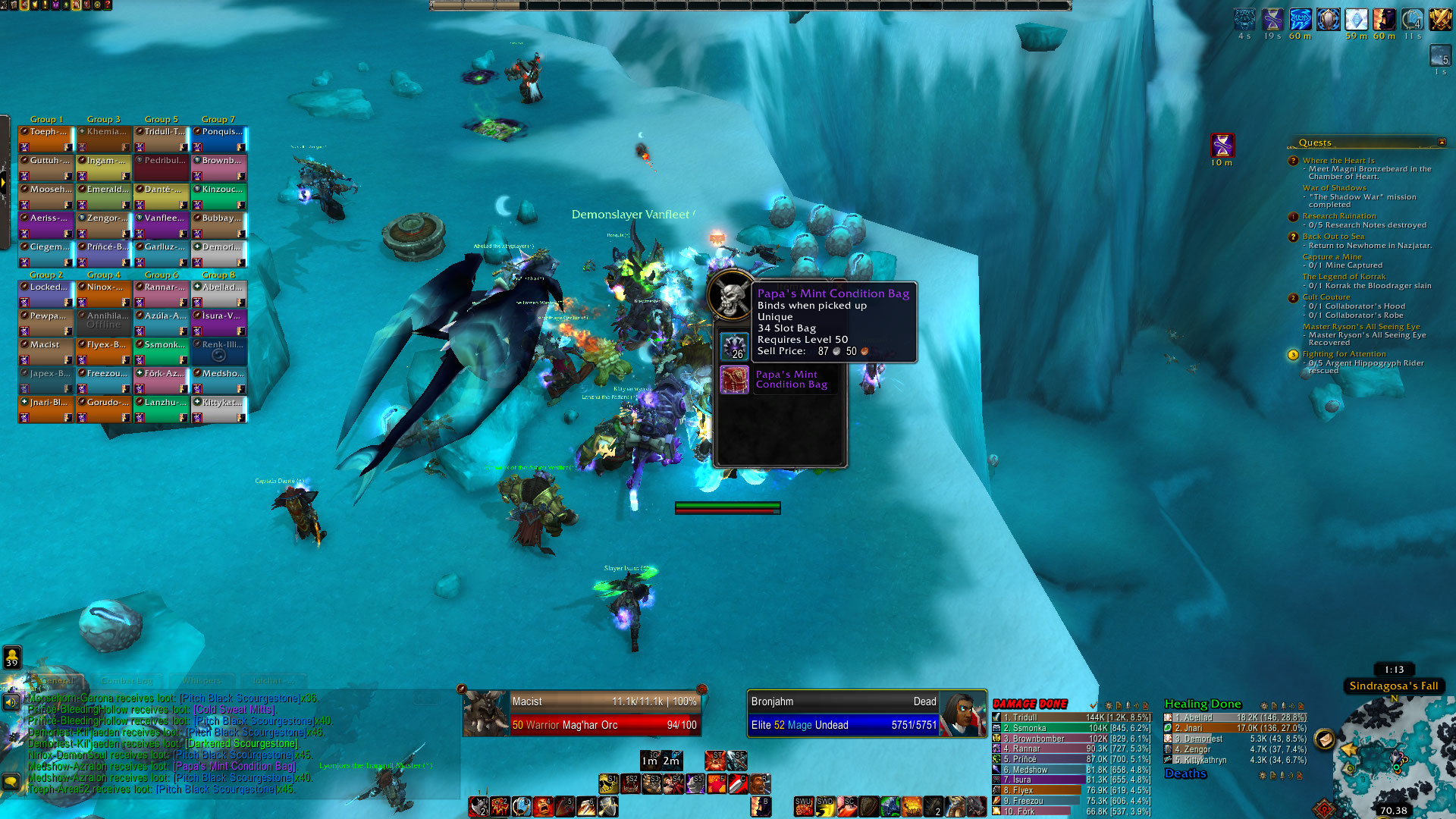This screenshot has width=1456, height=819.
Task: Click the chat speech bubble button
Action: click(11, 781)
